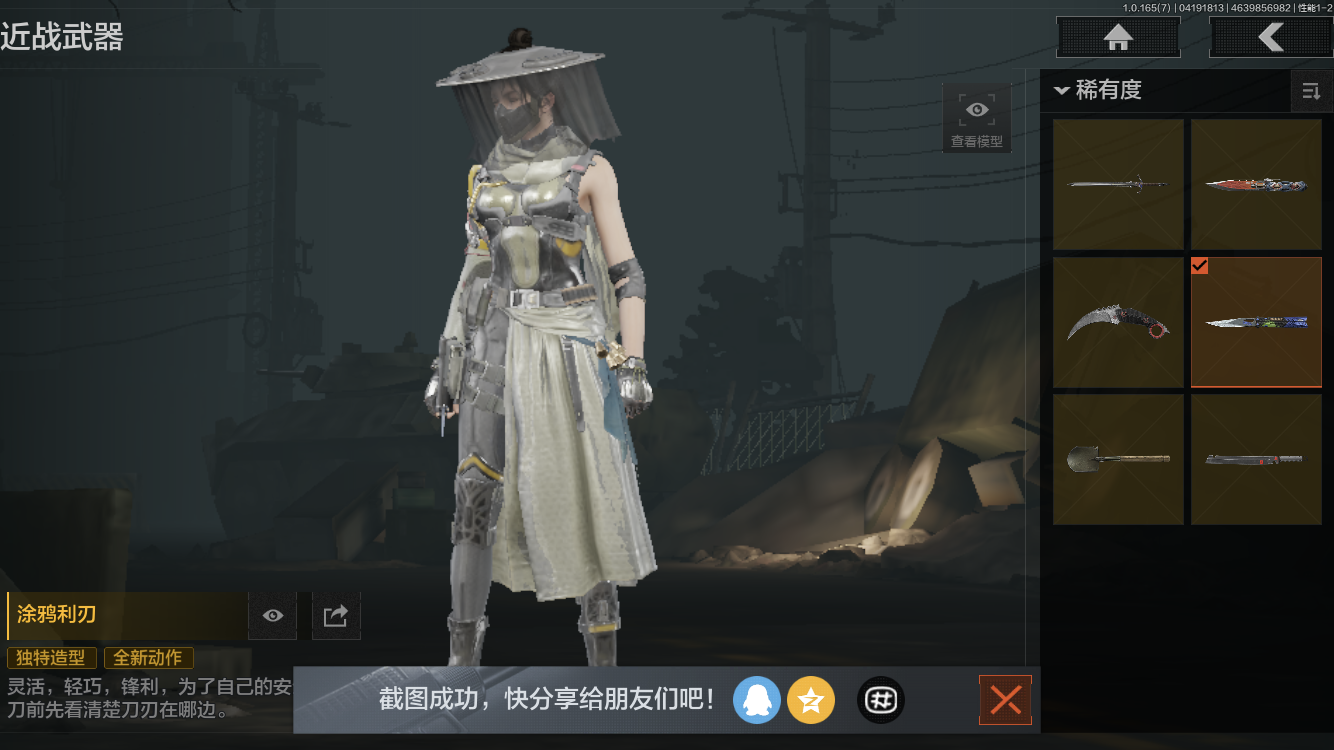The width and height of the screenshot is (1334, 750).
Task: Click the 独特造型 tag label
Action: pyautogui.click(x=51, y=658)
